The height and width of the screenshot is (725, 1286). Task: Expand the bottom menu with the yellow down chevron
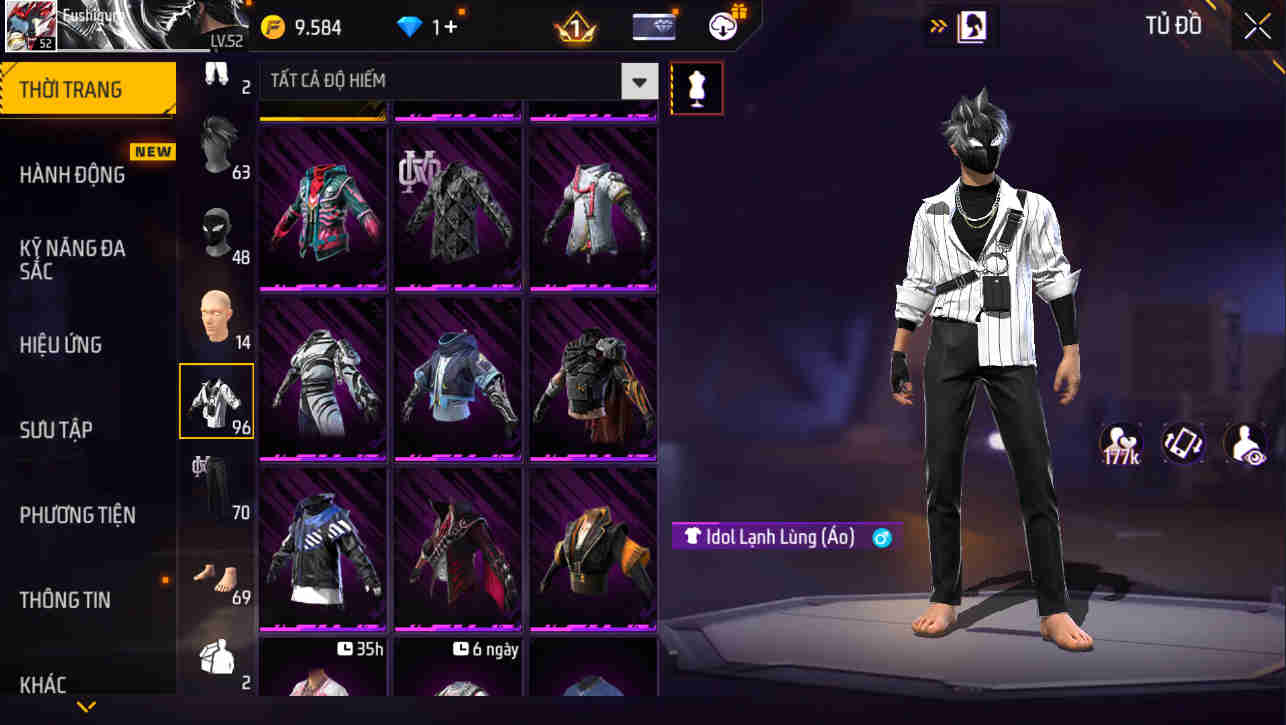85,707
